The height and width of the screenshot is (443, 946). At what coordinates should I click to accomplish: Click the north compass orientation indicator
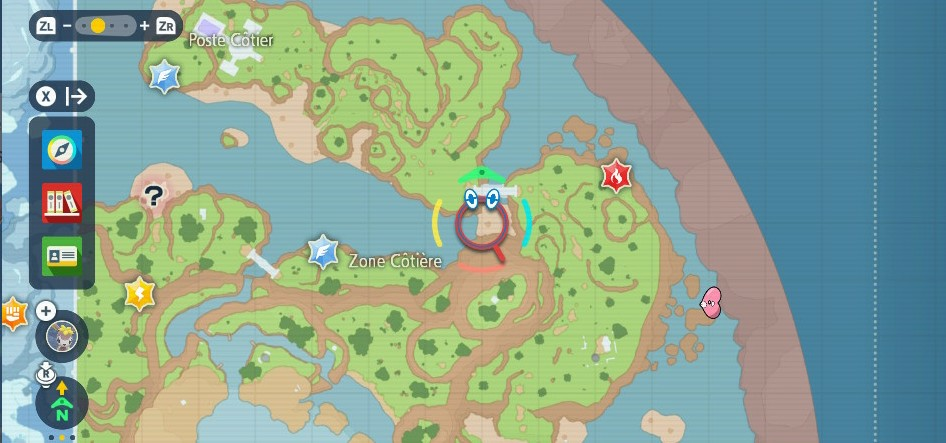tap(62, 404)
